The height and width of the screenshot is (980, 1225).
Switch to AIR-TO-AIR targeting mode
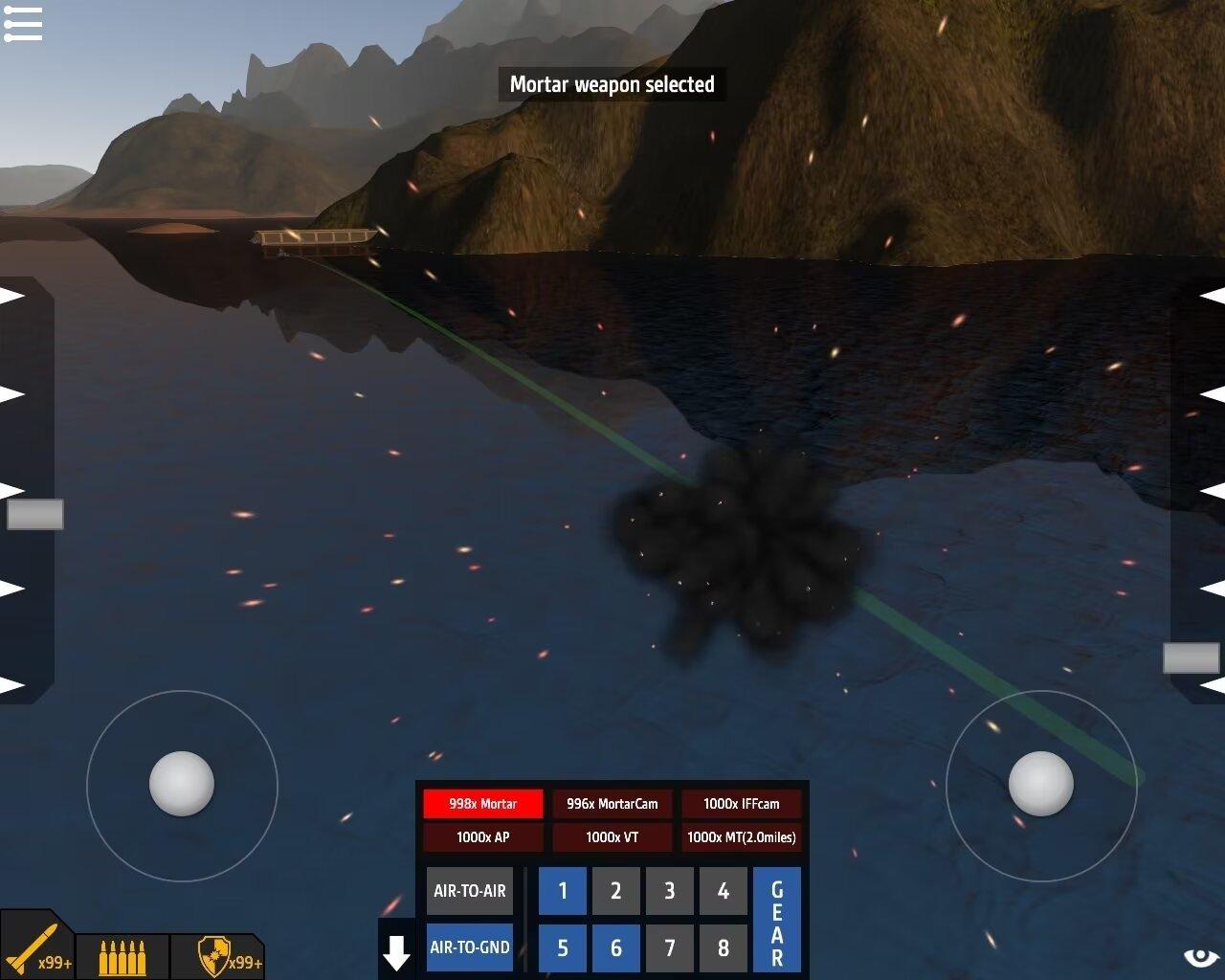pyautogui.click(x=469, y=891)
